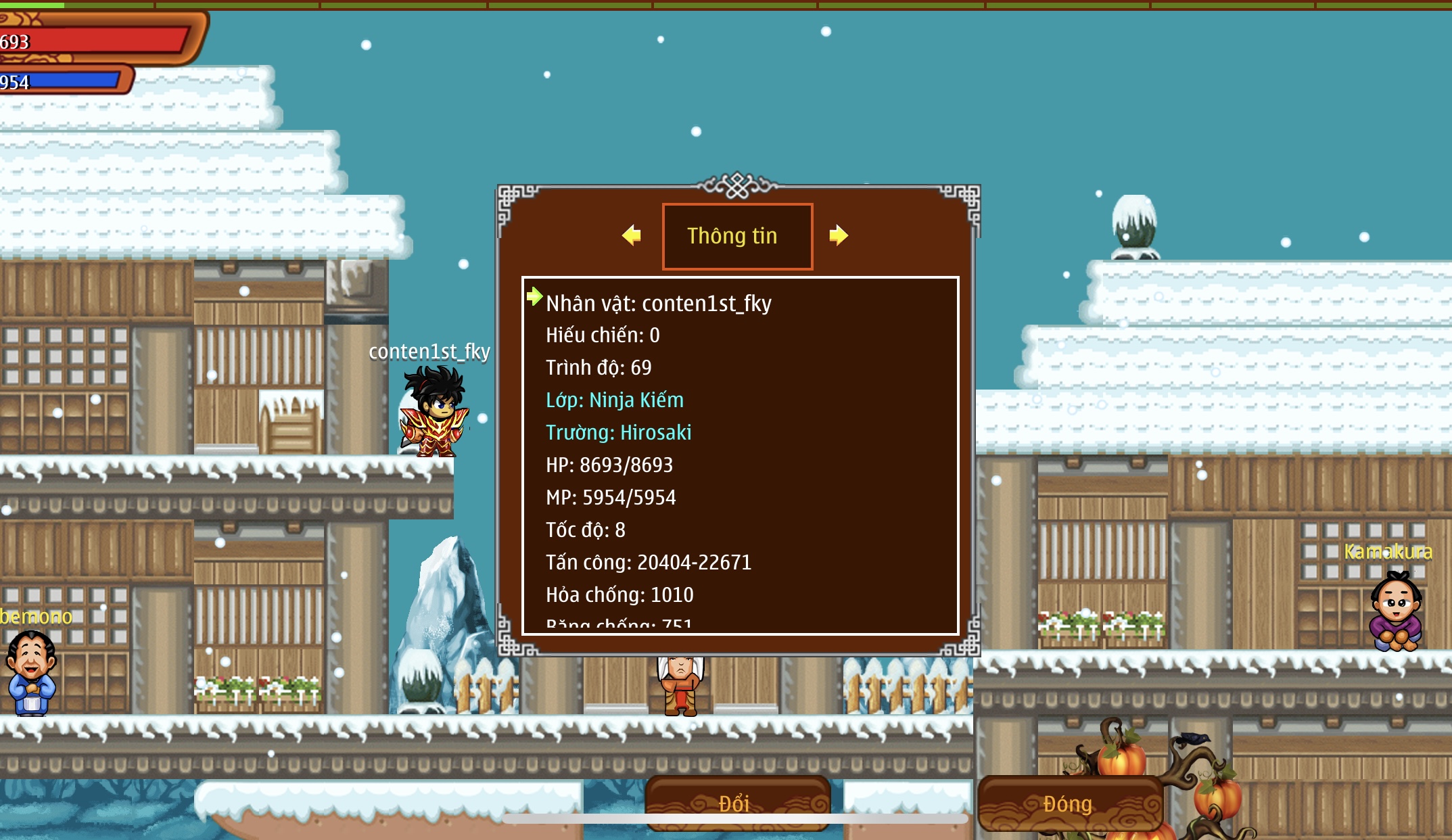
Task: Click the left yellow arrow beside Thông tin
Action: [632, 235]
